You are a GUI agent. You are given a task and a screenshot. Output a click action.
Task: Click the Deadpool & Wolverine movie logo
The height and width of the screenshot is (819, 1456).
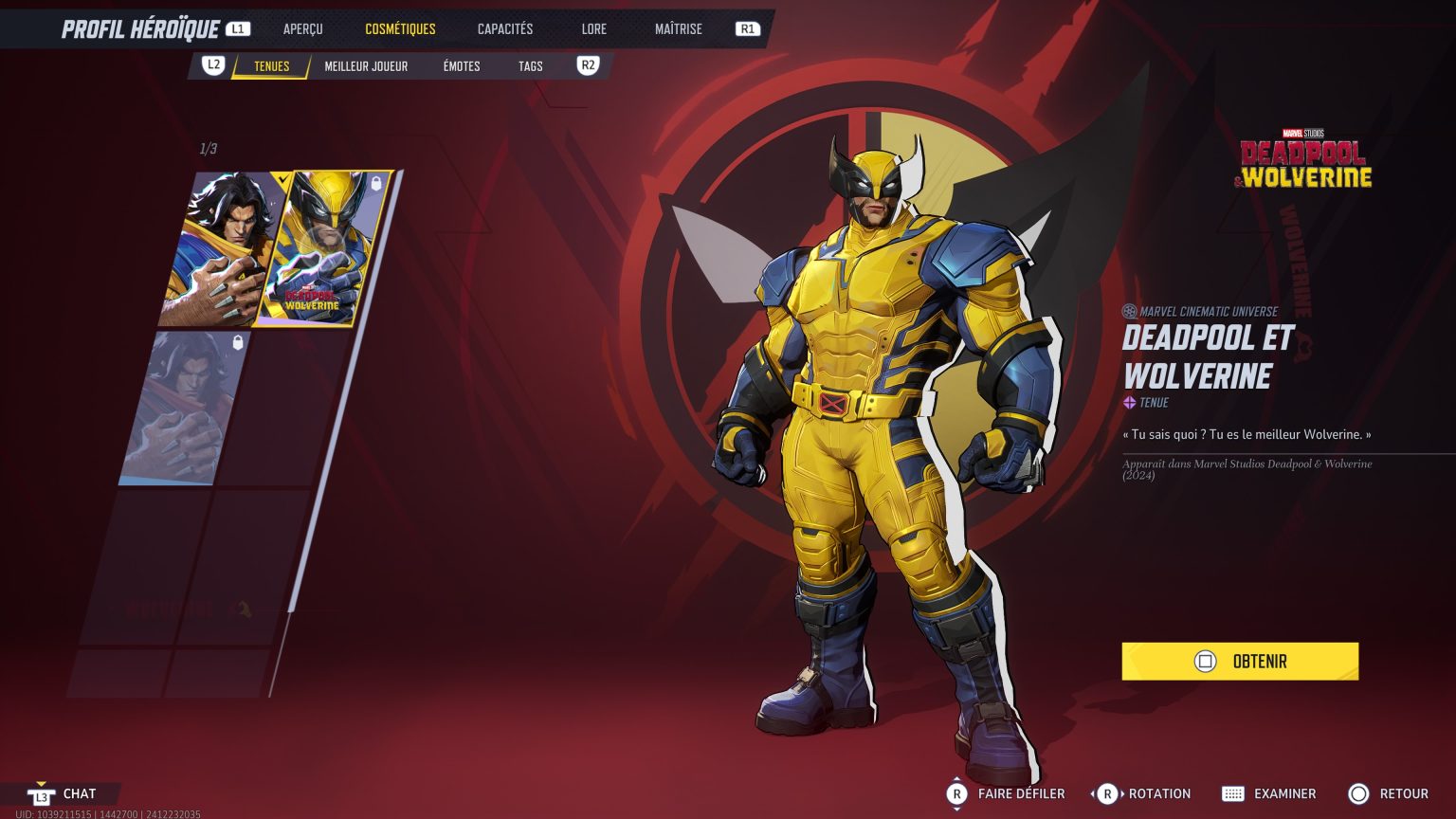pyautogui.click(x=1302, y=158)
